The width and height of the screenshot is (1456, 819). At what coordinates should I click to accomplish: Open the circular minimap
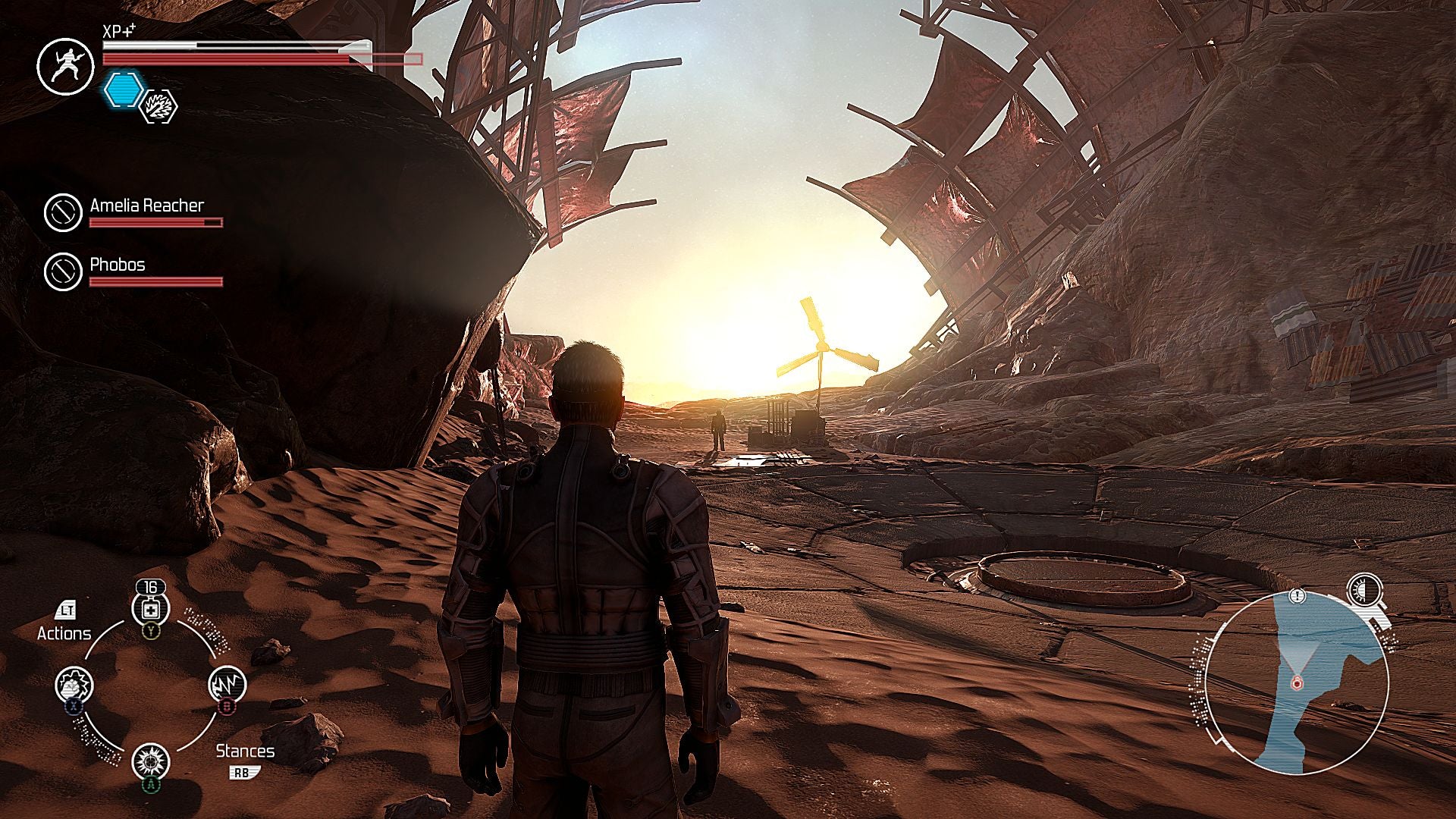coord(1298,682)
